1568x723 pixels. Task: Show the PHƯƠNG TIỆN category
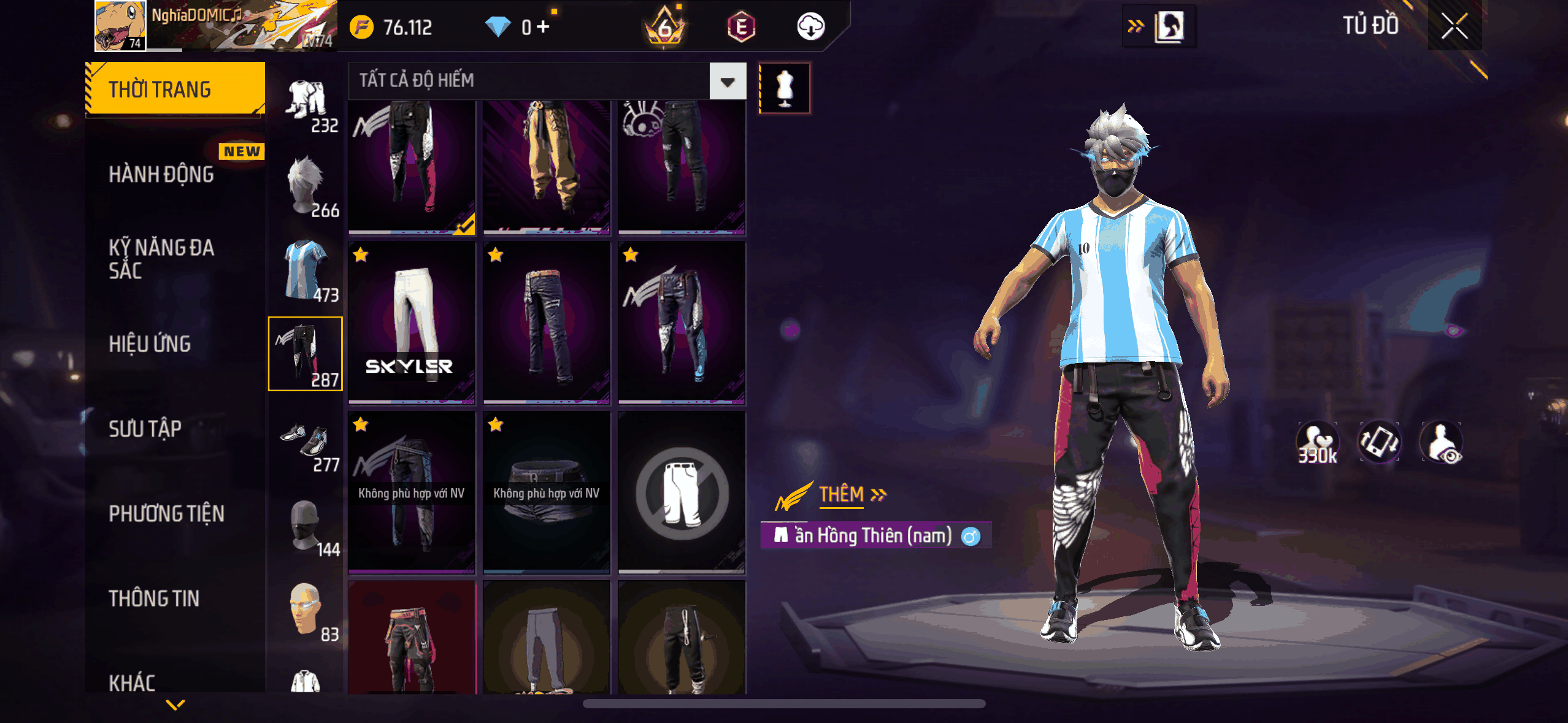pyautogui.click(x=167, y=513)
